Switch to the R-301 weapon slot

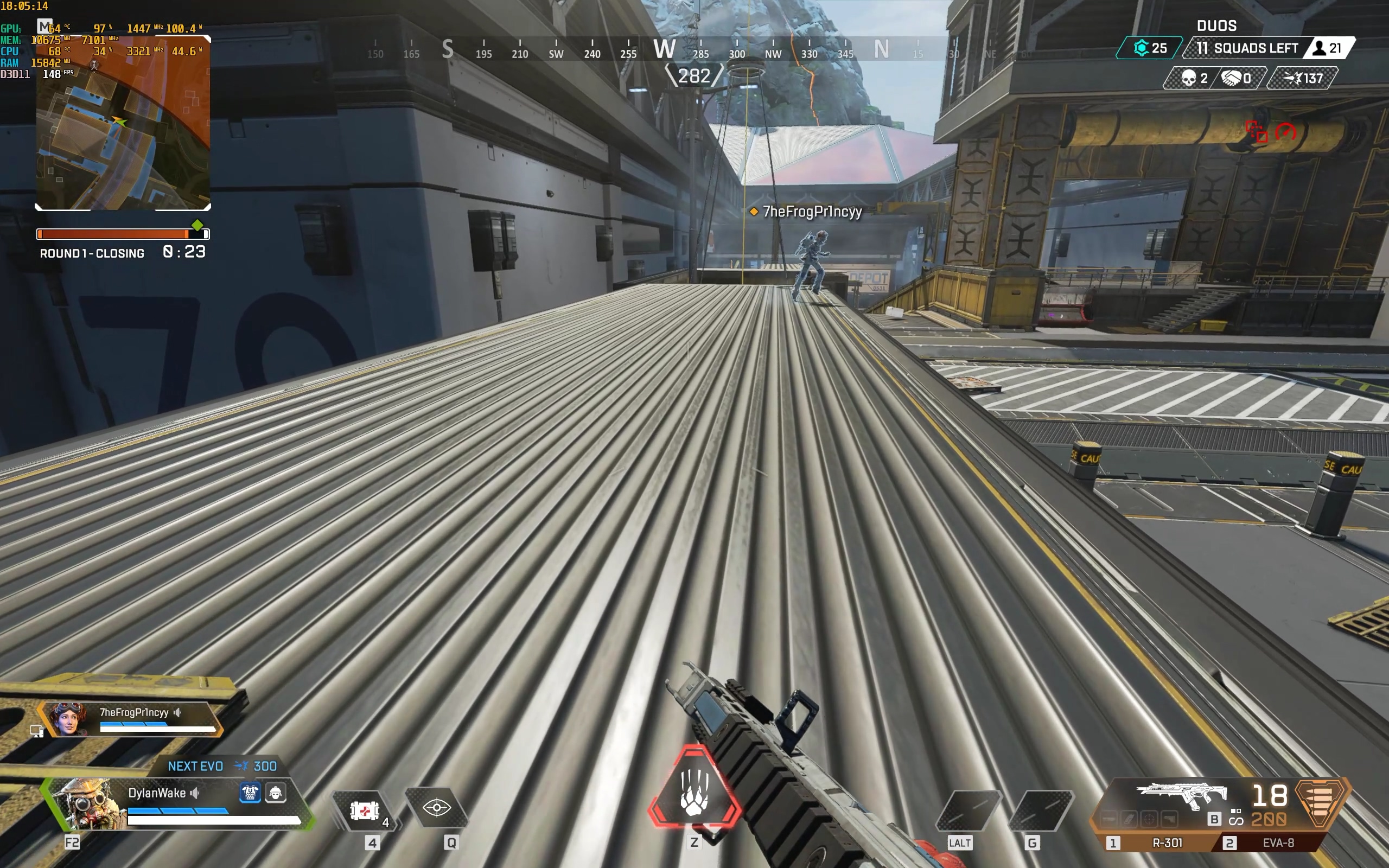click(x=1167, y=843)
